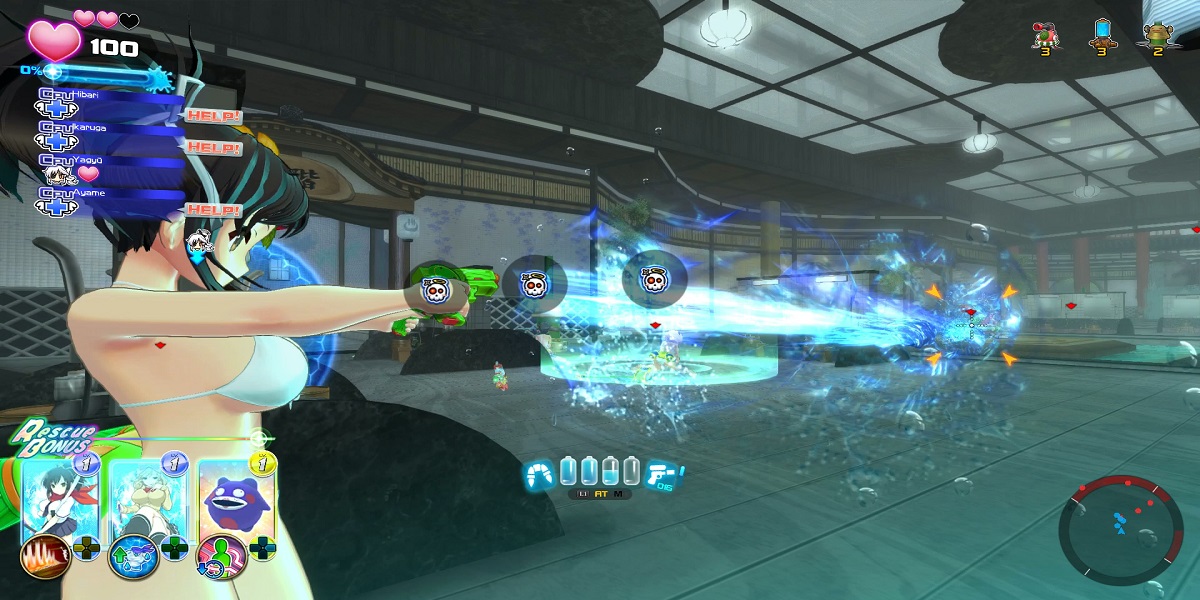Select the water pistol weapon icon

[662, 474]
